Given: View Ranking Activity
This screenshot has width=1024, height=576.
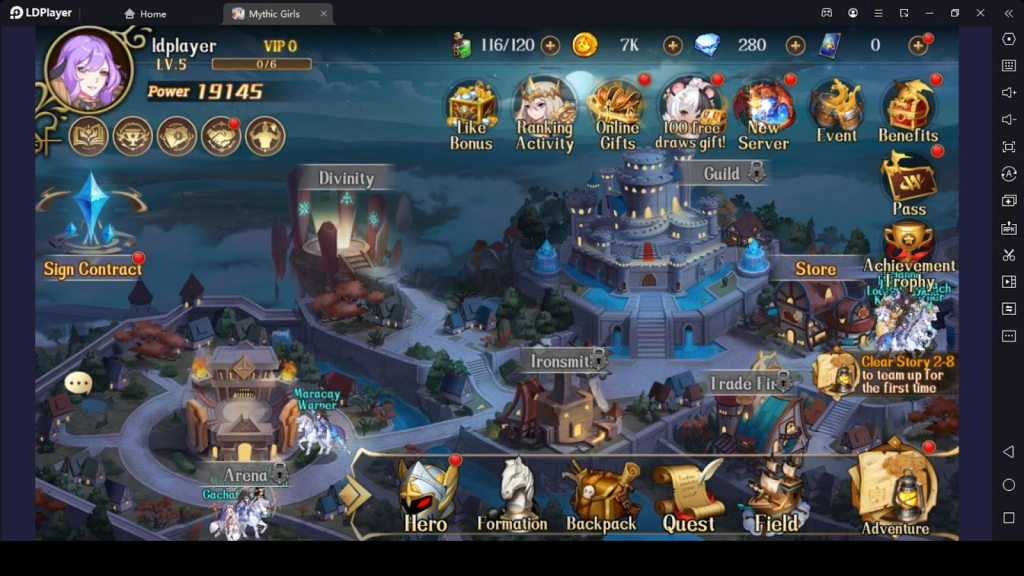Looking at the screenshot, I should tap(545, 108).
